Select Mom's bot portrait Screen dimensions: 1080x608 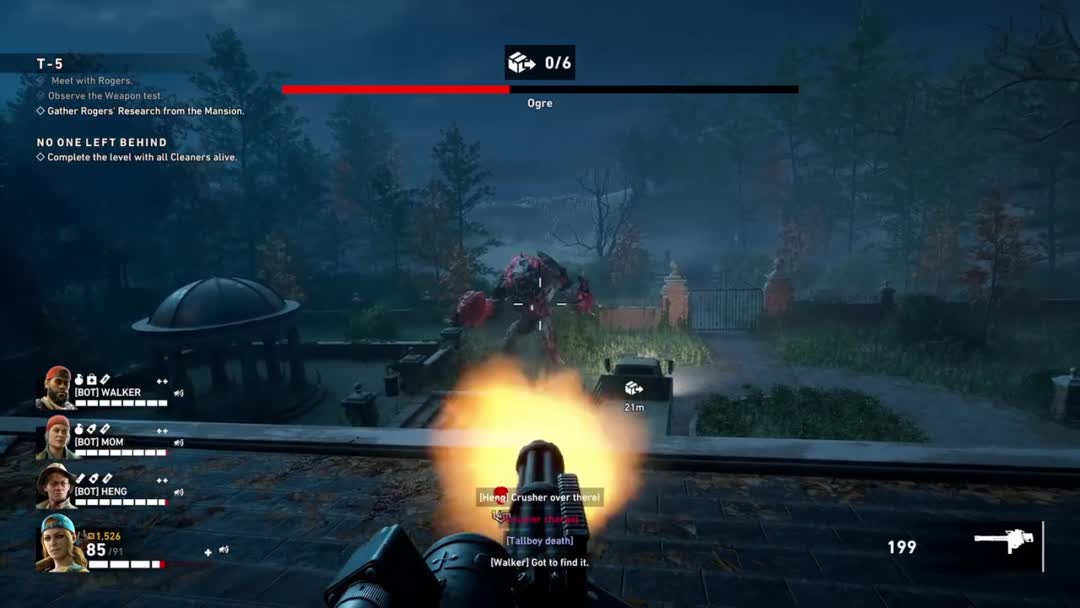click(56, 438)
